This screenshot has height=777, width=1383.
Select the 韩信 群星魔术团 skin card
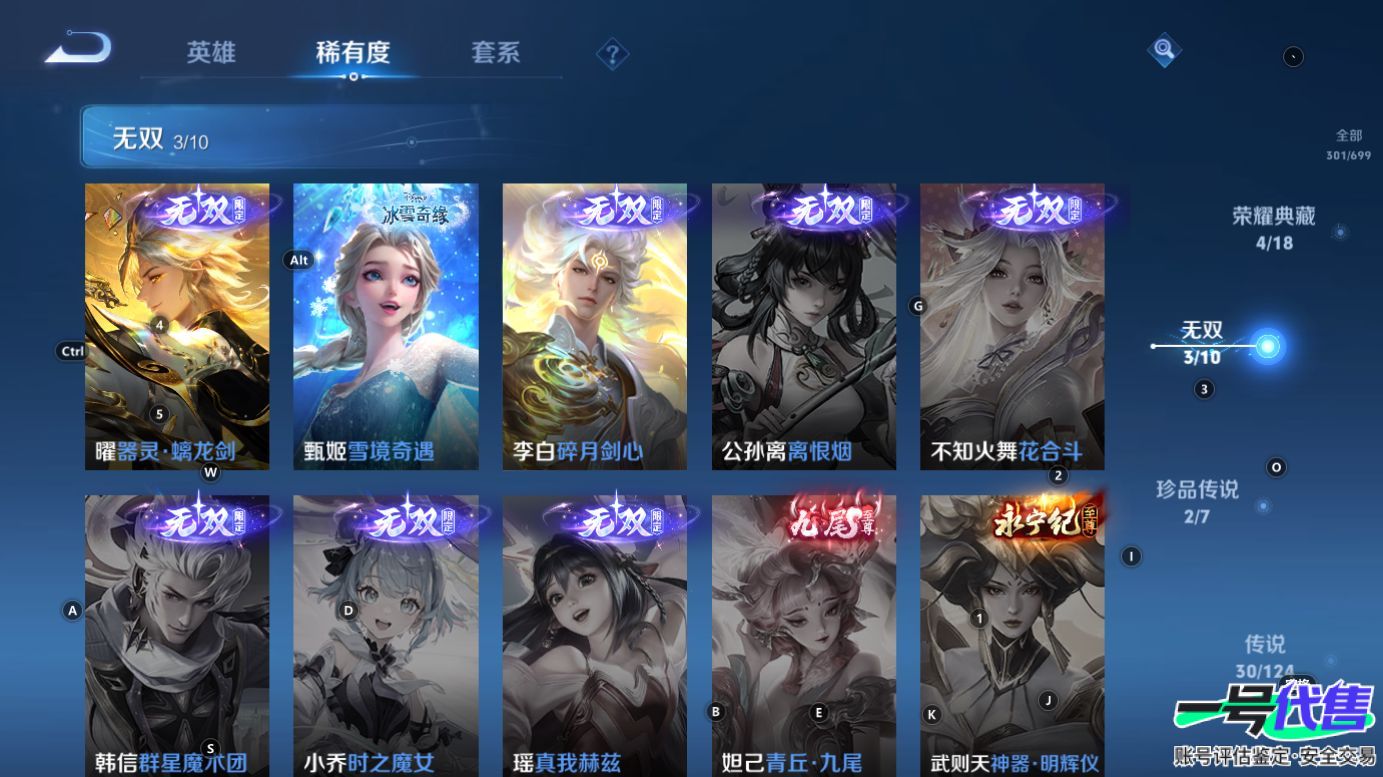(177, 635)
